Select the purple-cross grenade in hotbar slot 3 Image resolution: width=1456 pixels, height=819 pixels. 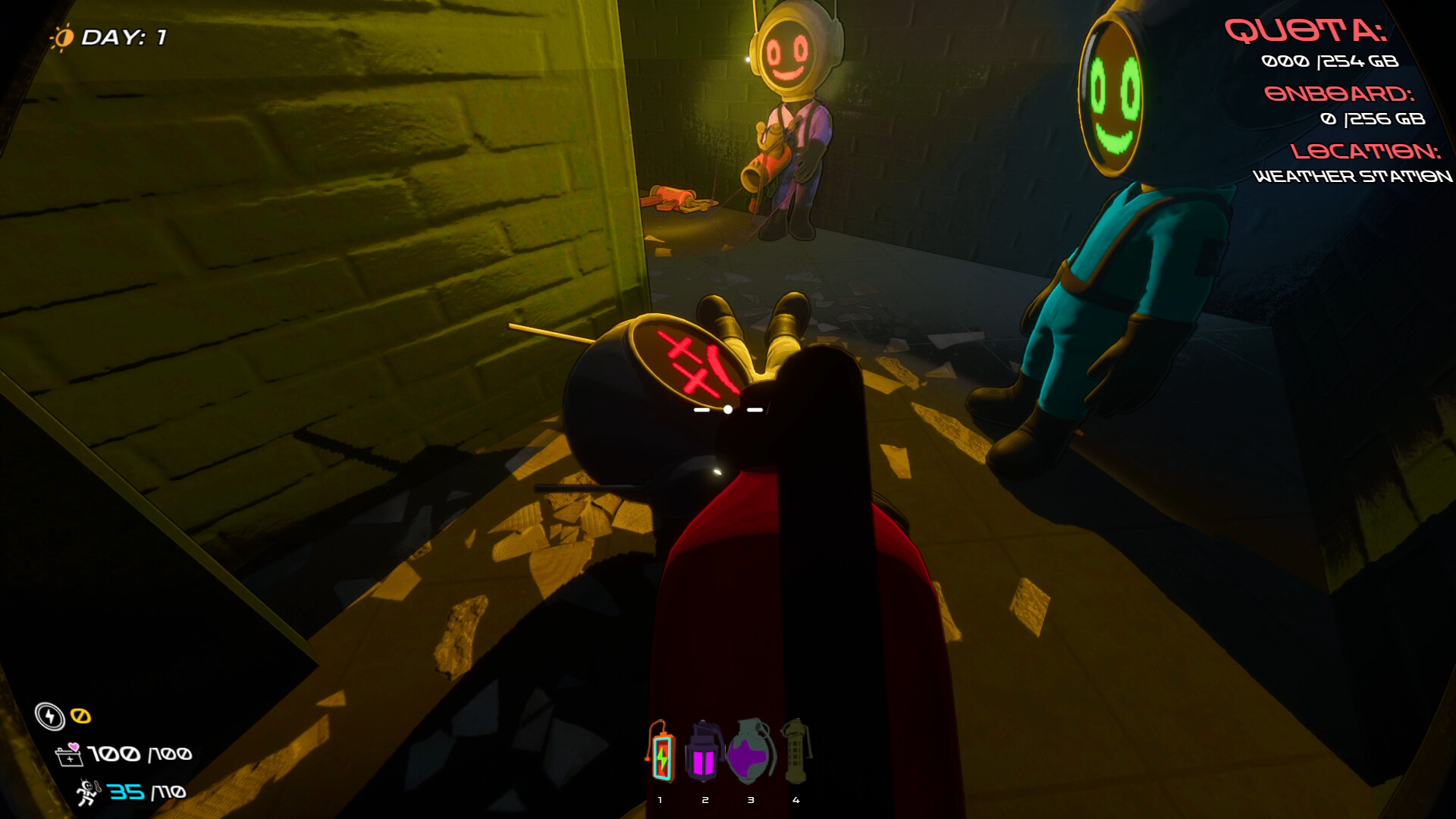click(750, 755)
